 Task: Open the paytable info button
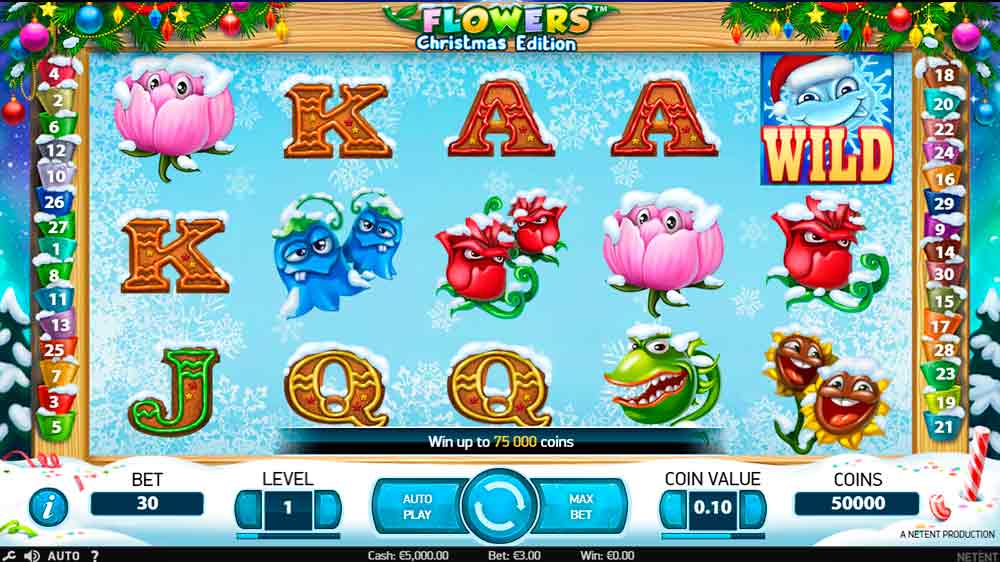[47, 507]
